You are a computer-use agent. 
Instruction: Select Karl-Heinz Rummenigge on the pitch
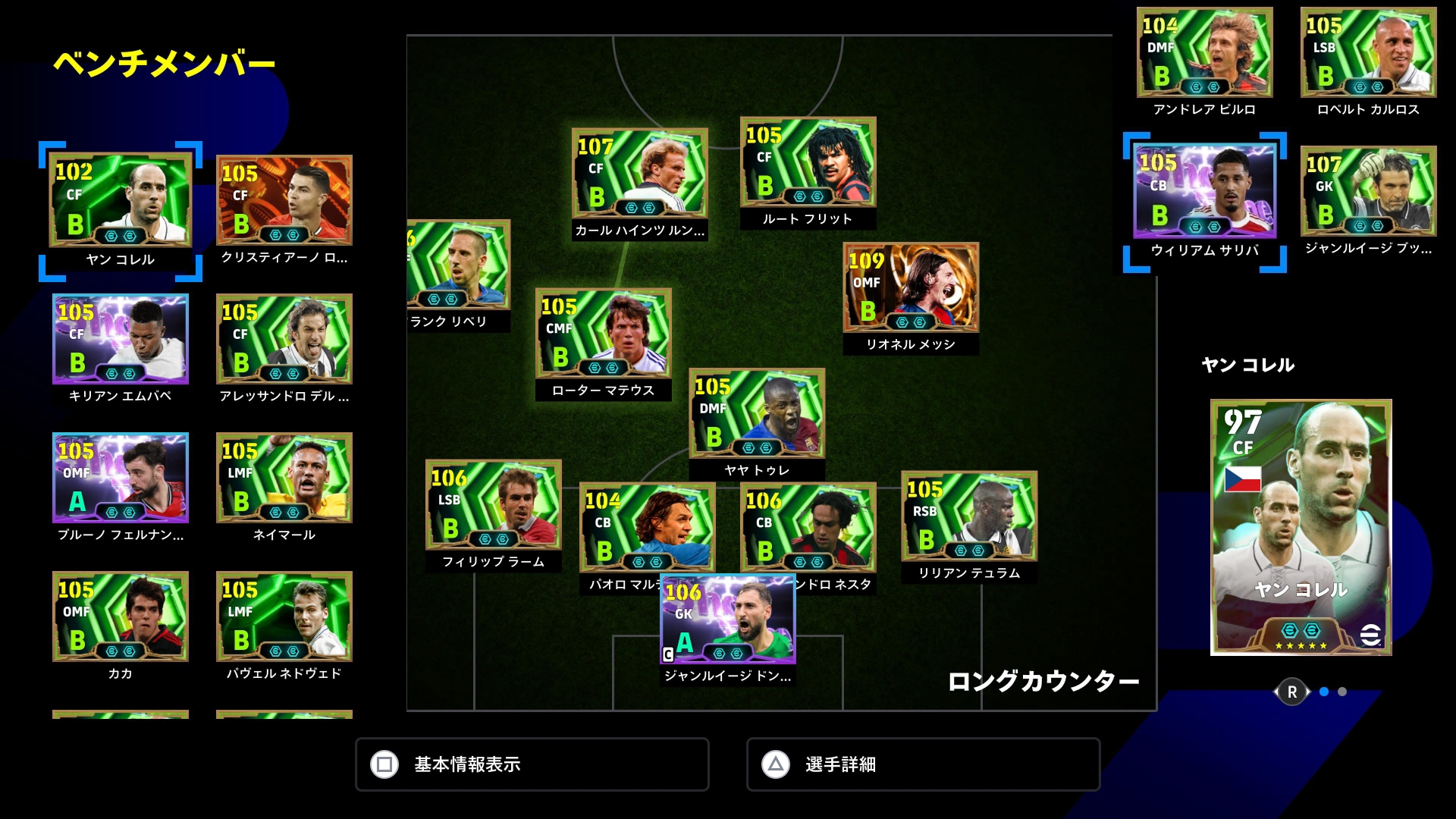(x=640, y=174)
